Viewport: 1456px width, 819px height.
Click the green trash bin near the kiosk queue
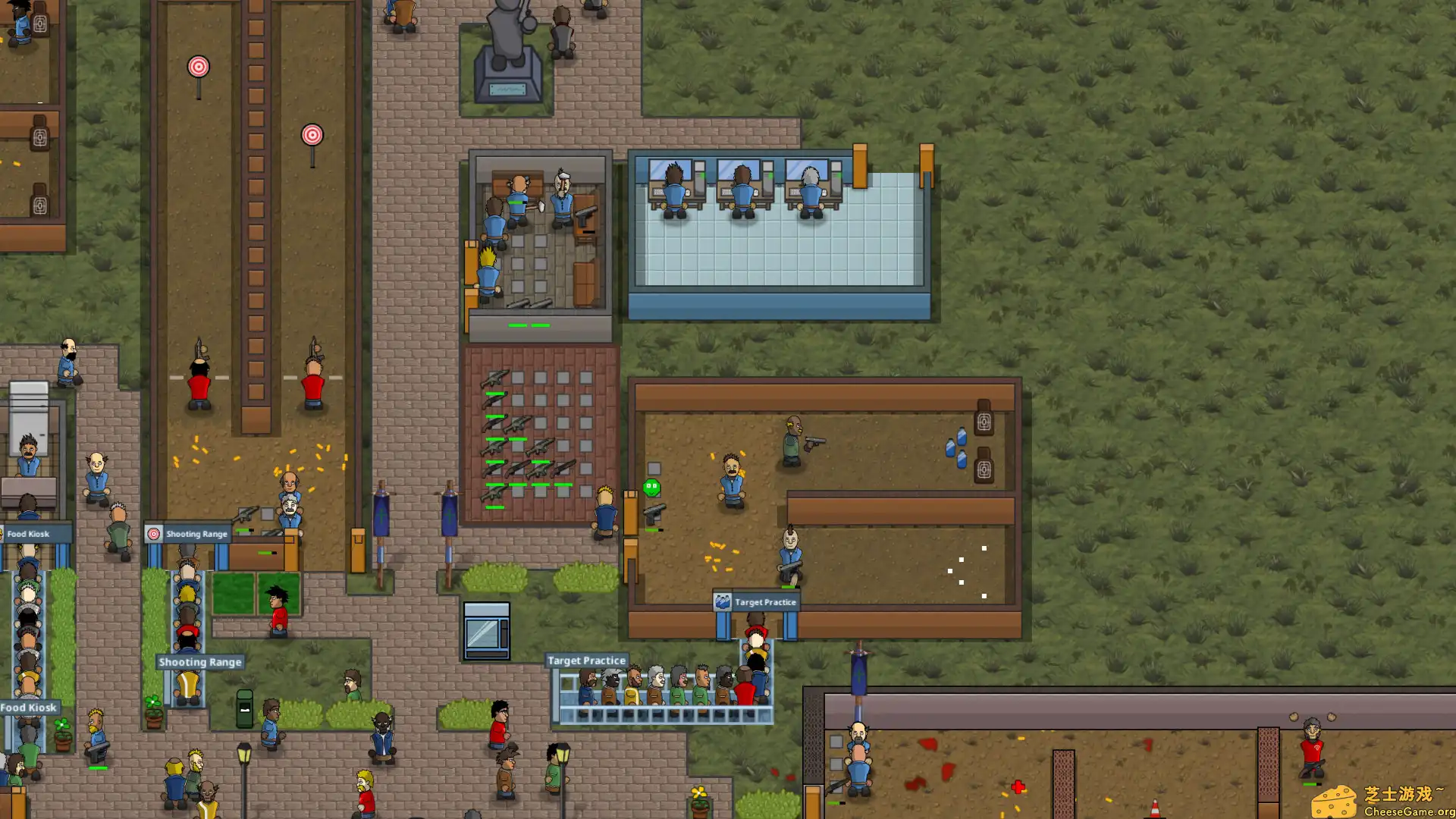245,709
